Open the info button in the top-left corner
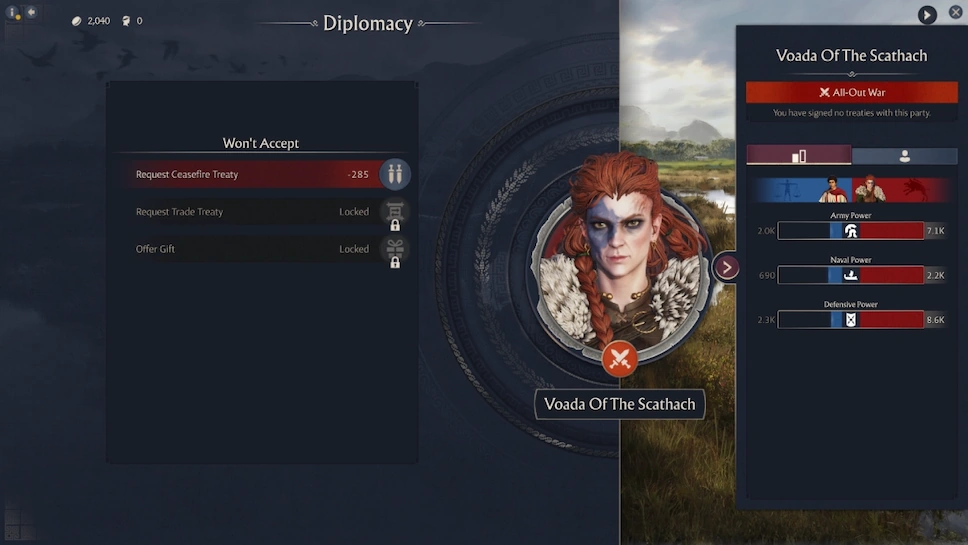This screenshot has height=545, width=968. [x=13, y=13]
